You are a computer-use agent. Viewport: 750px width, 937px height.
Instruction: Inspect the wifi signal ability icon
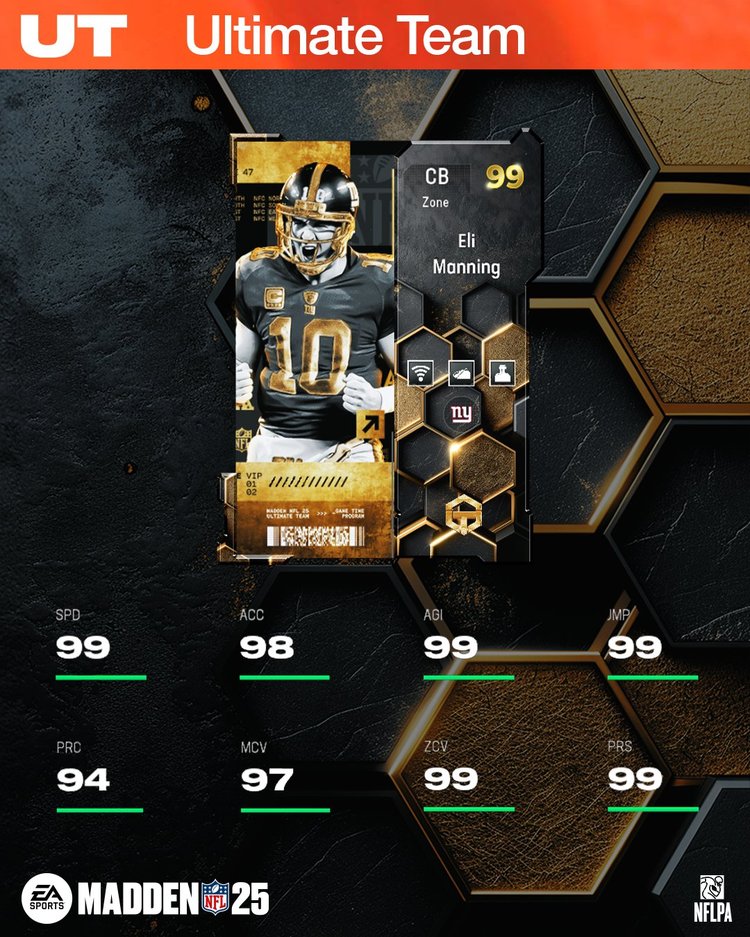419,373
